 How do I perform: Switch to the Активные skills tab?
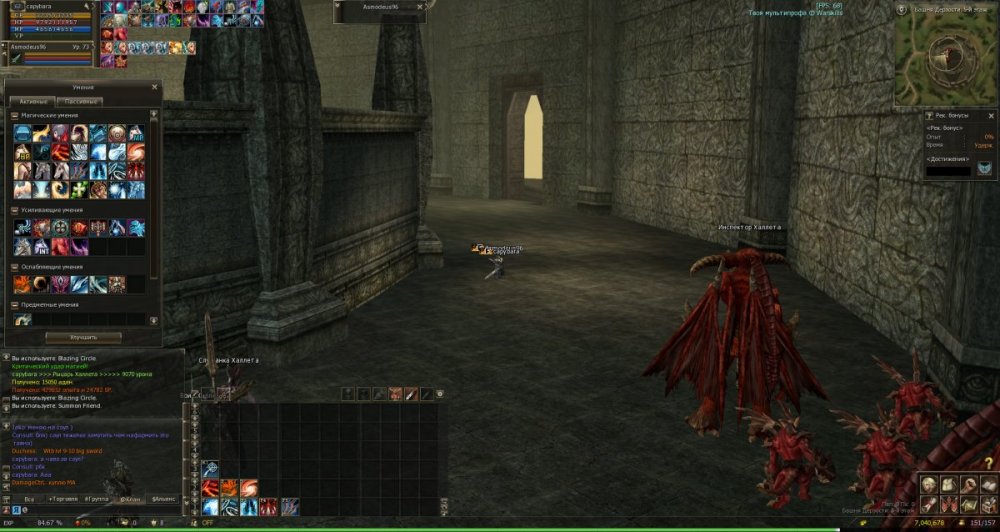pos(32,101)
